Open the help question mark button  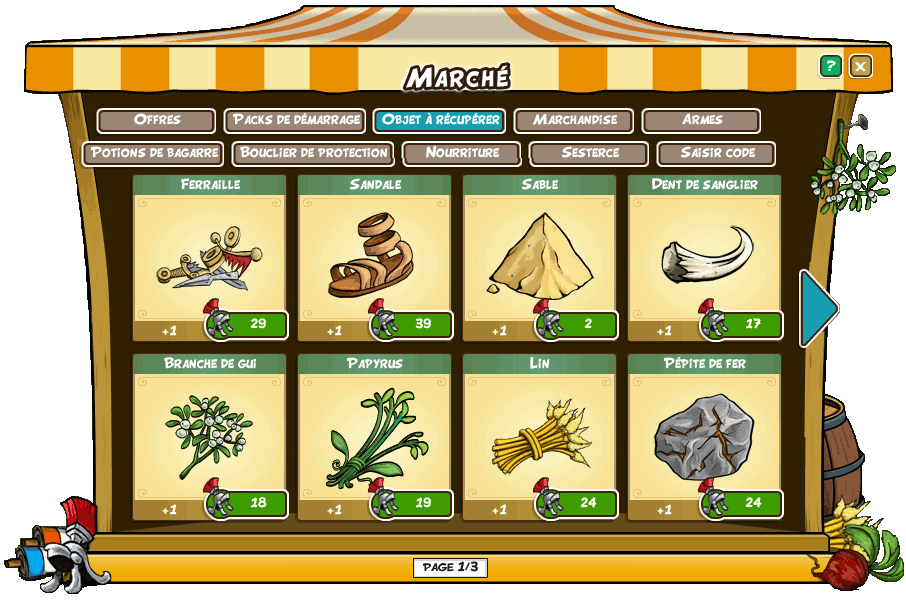pyautogui.click(x=830, y=66)
